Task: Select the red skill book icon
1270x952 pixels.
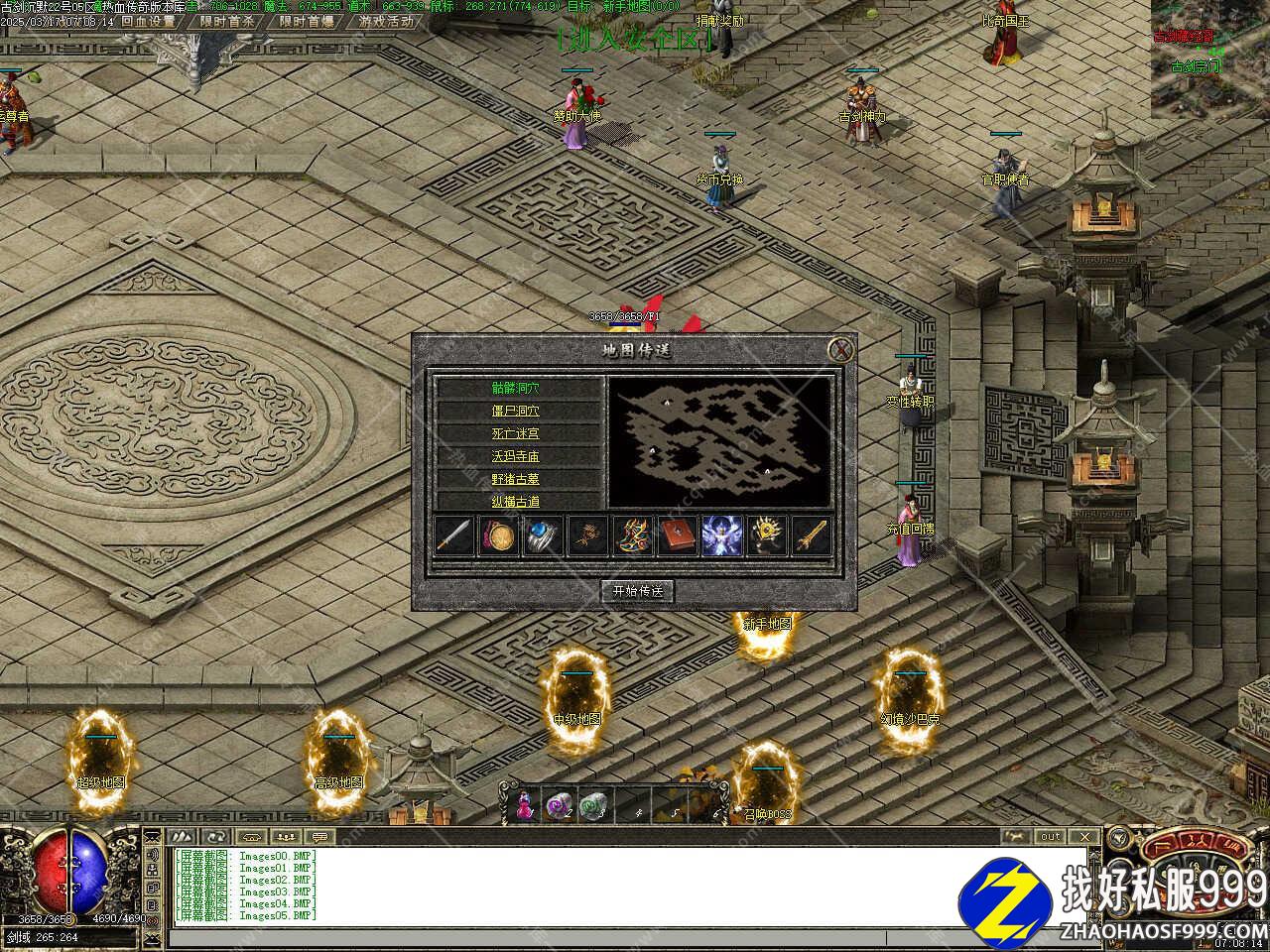Action: coord(678,535)
